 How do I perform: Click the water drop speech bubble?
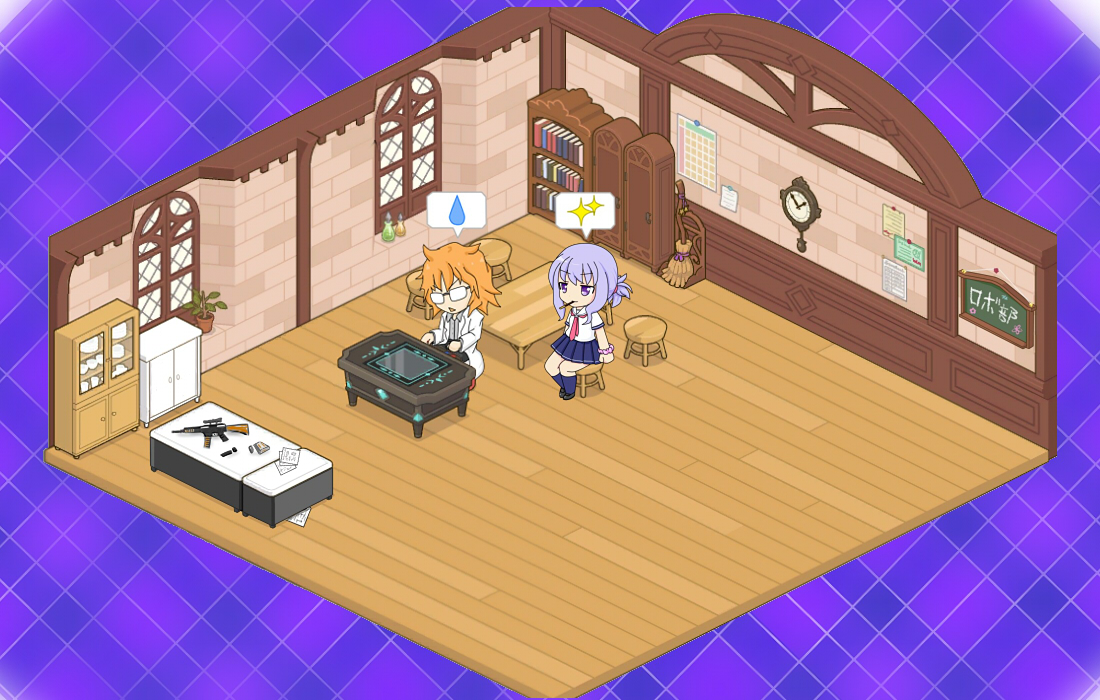456,211
